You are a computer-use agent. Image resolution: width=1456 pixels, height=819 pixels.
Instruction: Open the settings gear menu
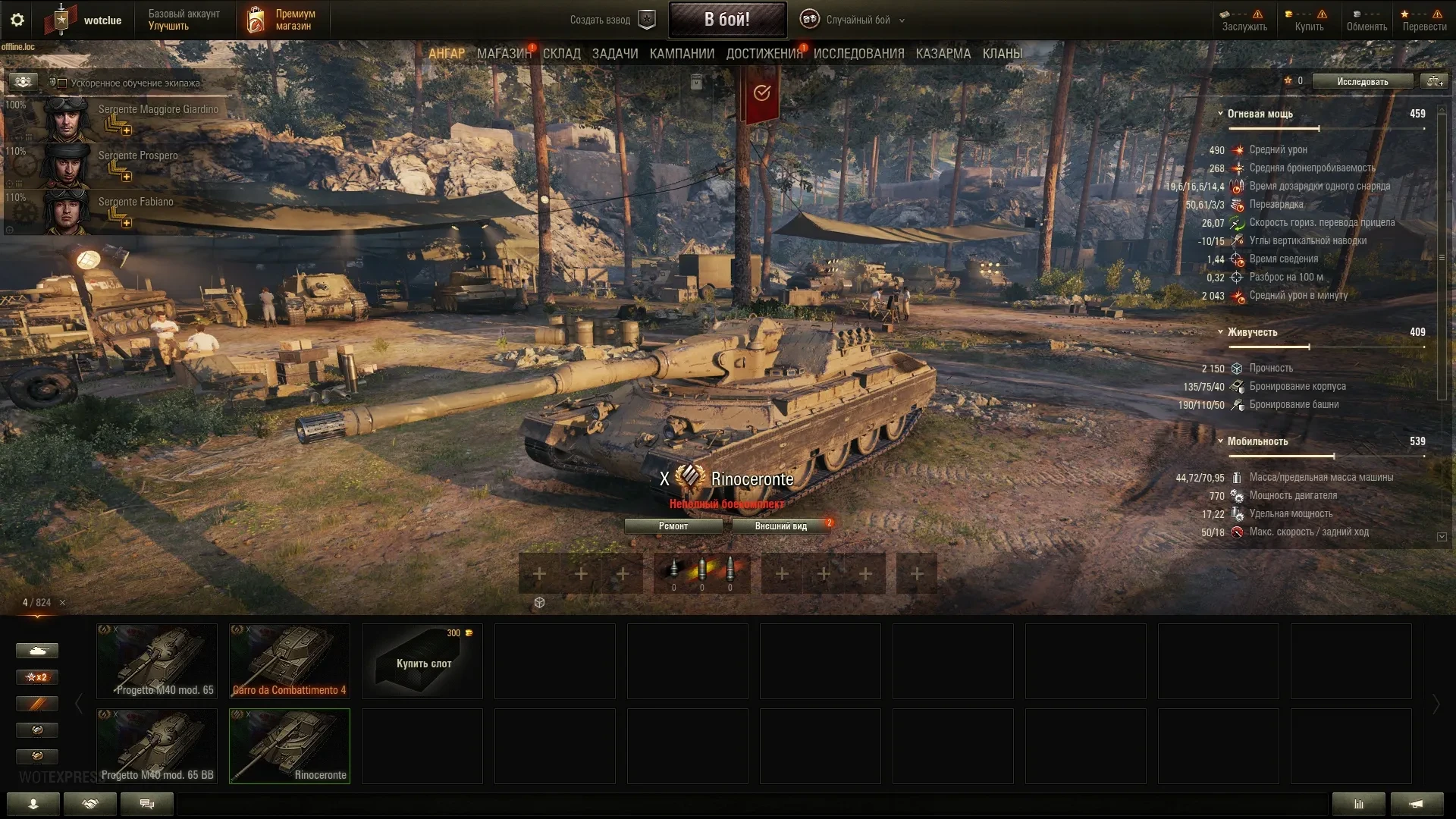[x=17, y=20]
